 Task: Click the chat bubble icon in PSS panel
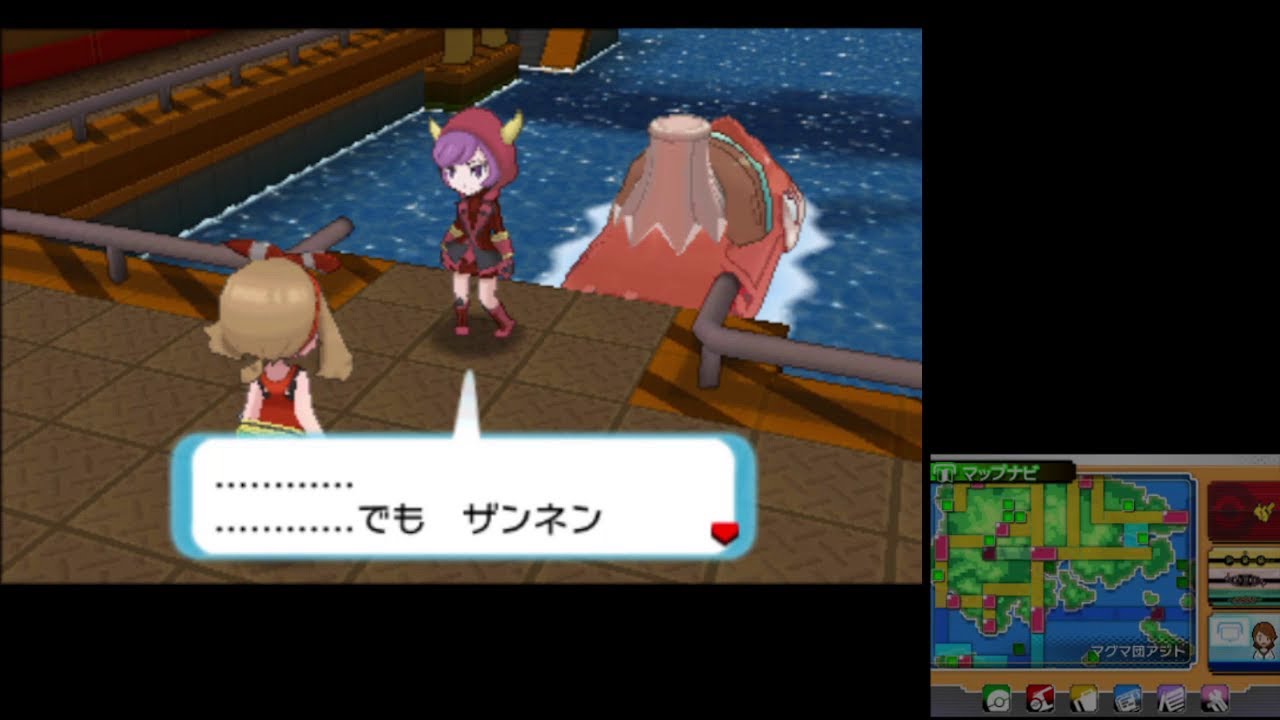[x=1229, y=632]
